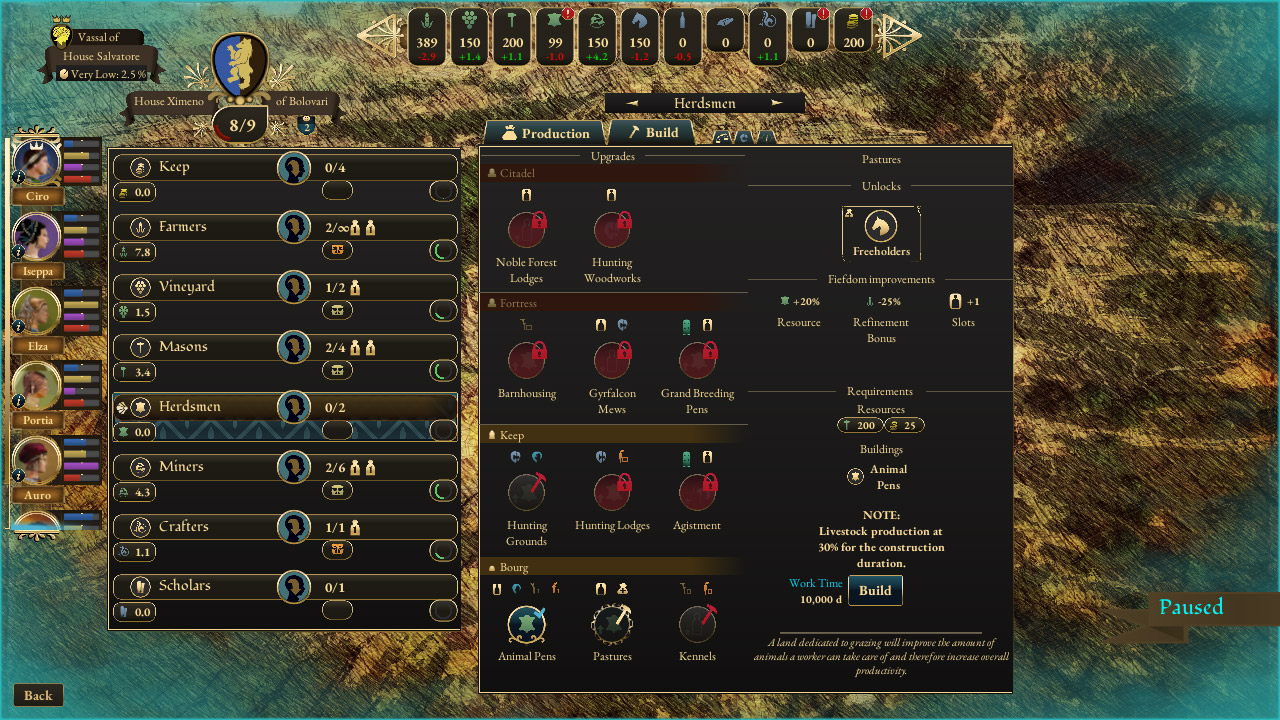Show previous building with the left arrow beside Herdsmen

tap(632, 103)
